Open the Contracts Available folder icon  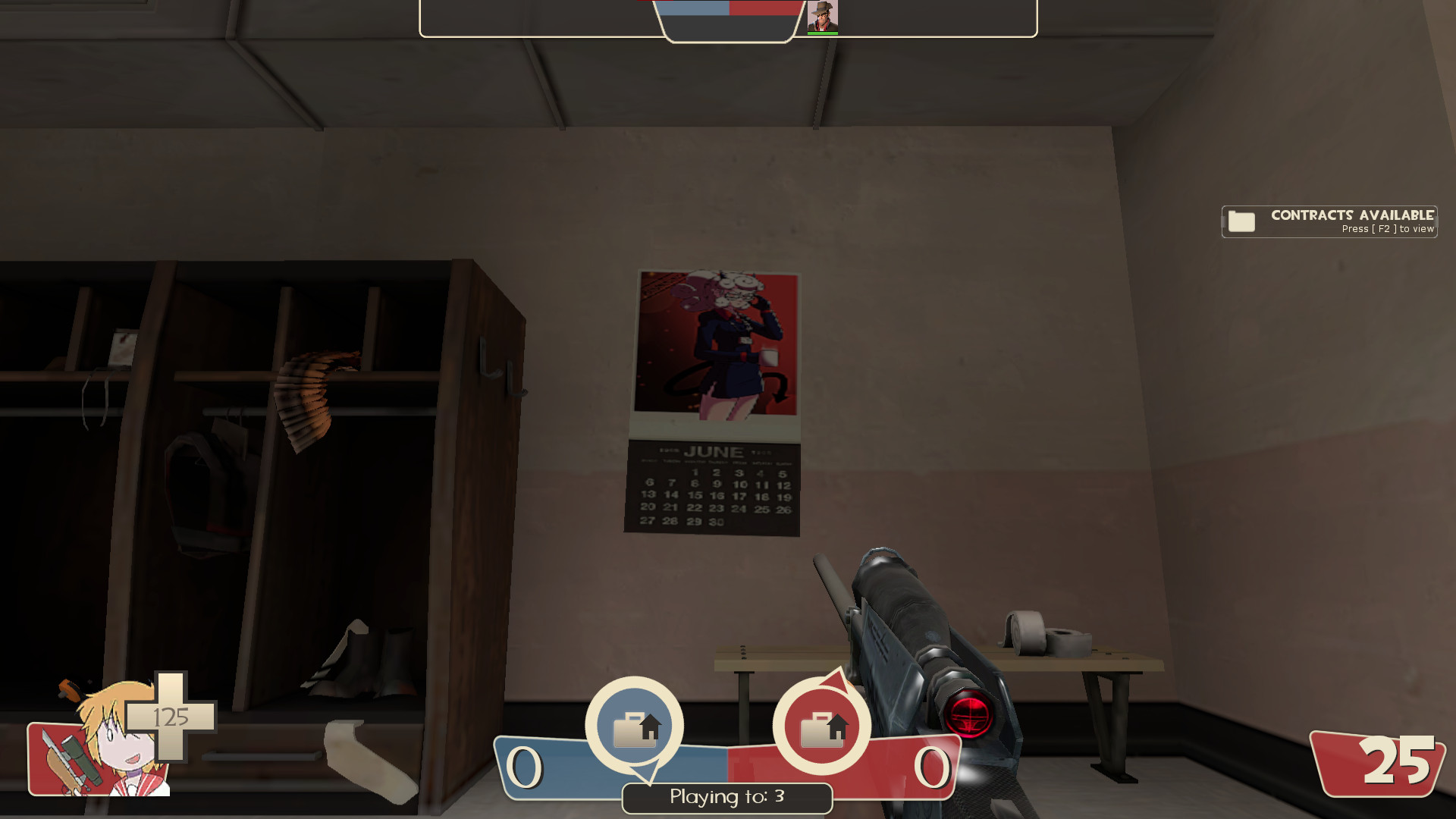click(1241, 221)
